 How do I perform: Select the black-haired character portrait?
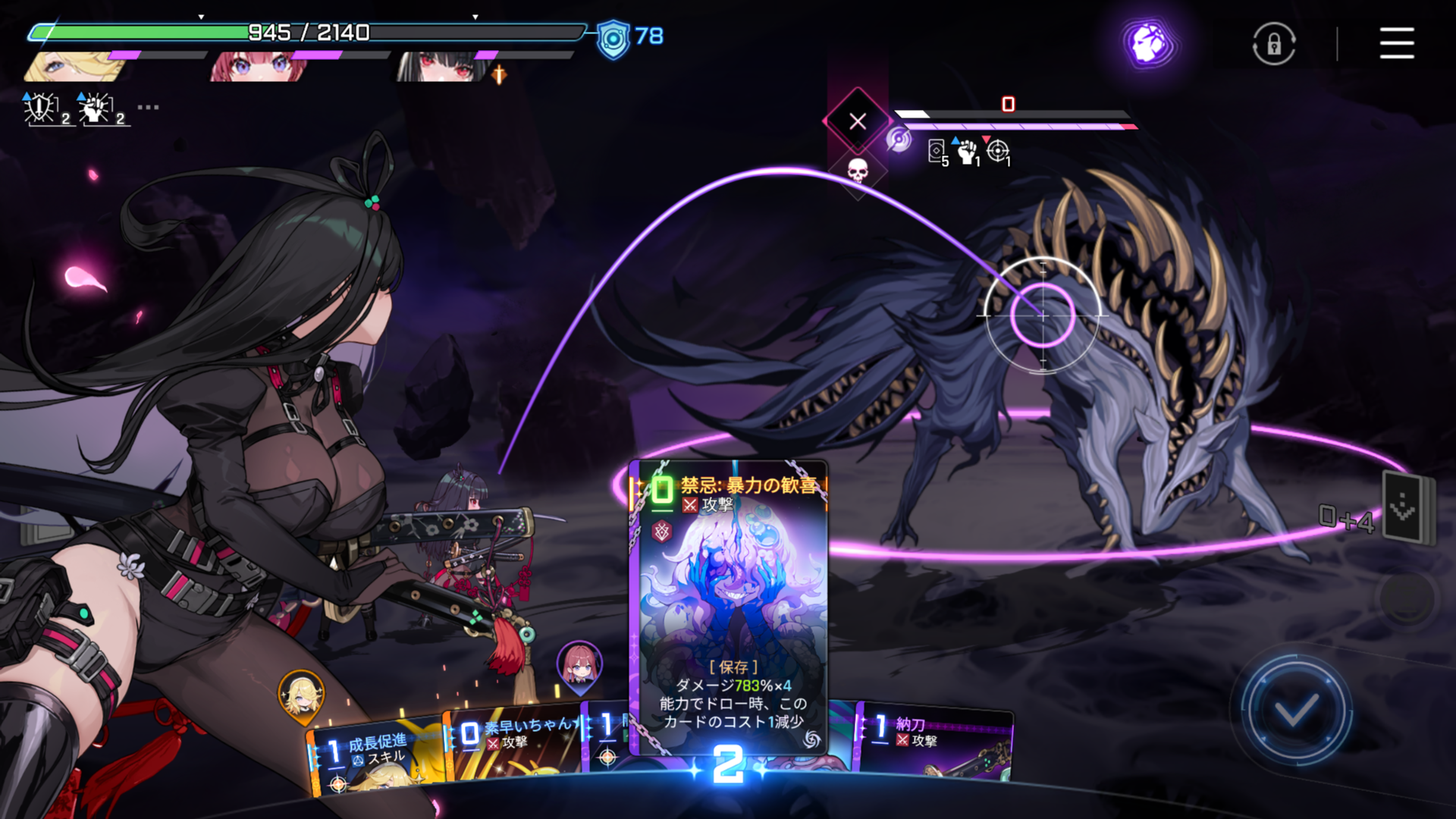pos(441,67)
